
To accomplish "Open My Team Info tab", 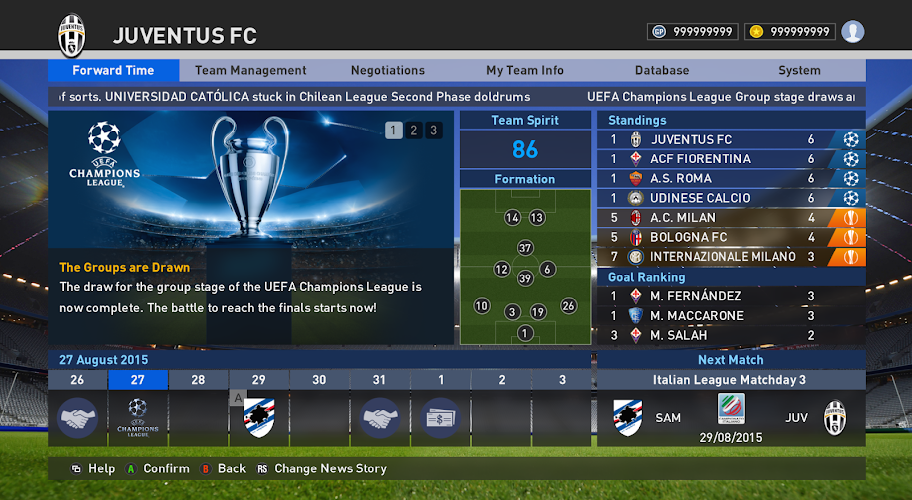I will click(x=524, y=70).
